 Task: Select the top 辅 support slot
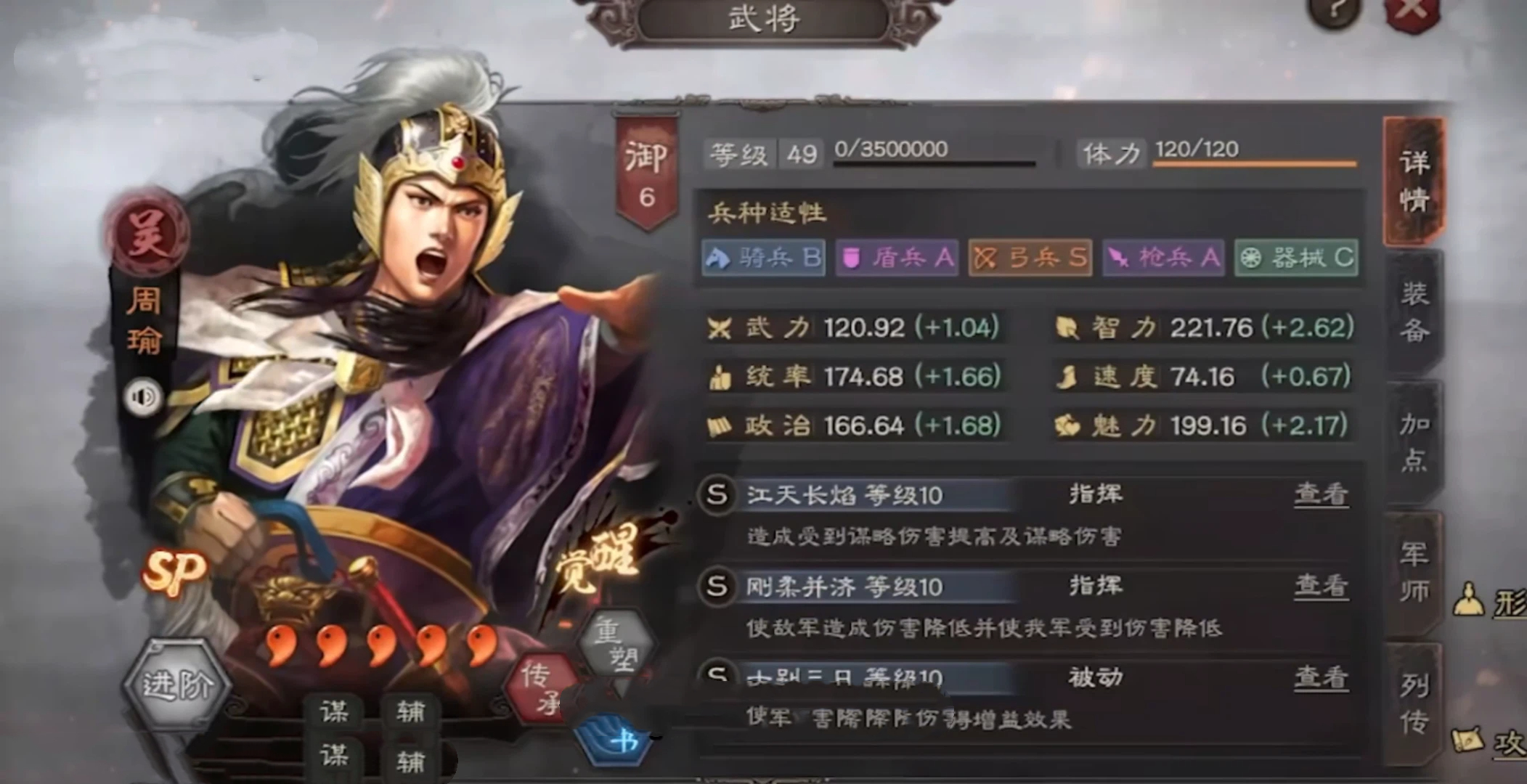click(412, 711)
